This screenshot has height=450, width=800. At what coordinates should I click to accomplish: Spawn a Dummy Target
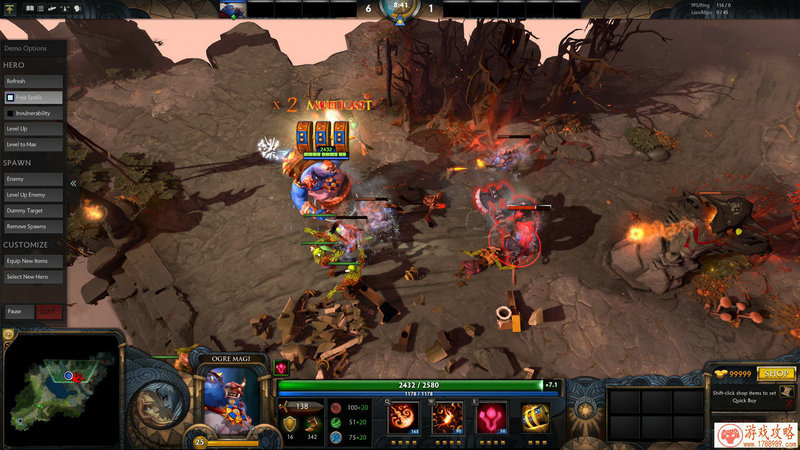[34, 210]
